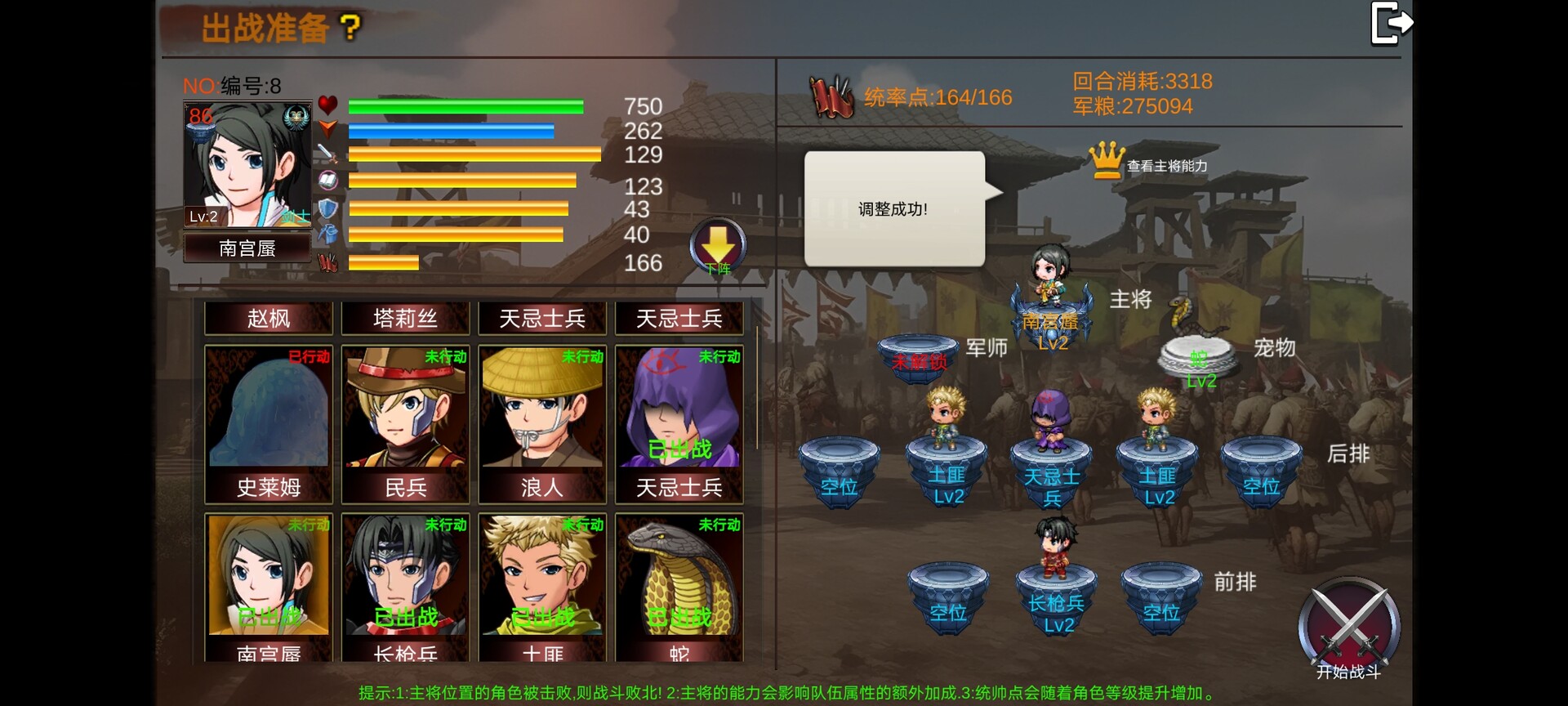Click the blue MP stat icon

click(x=327, y=129)
